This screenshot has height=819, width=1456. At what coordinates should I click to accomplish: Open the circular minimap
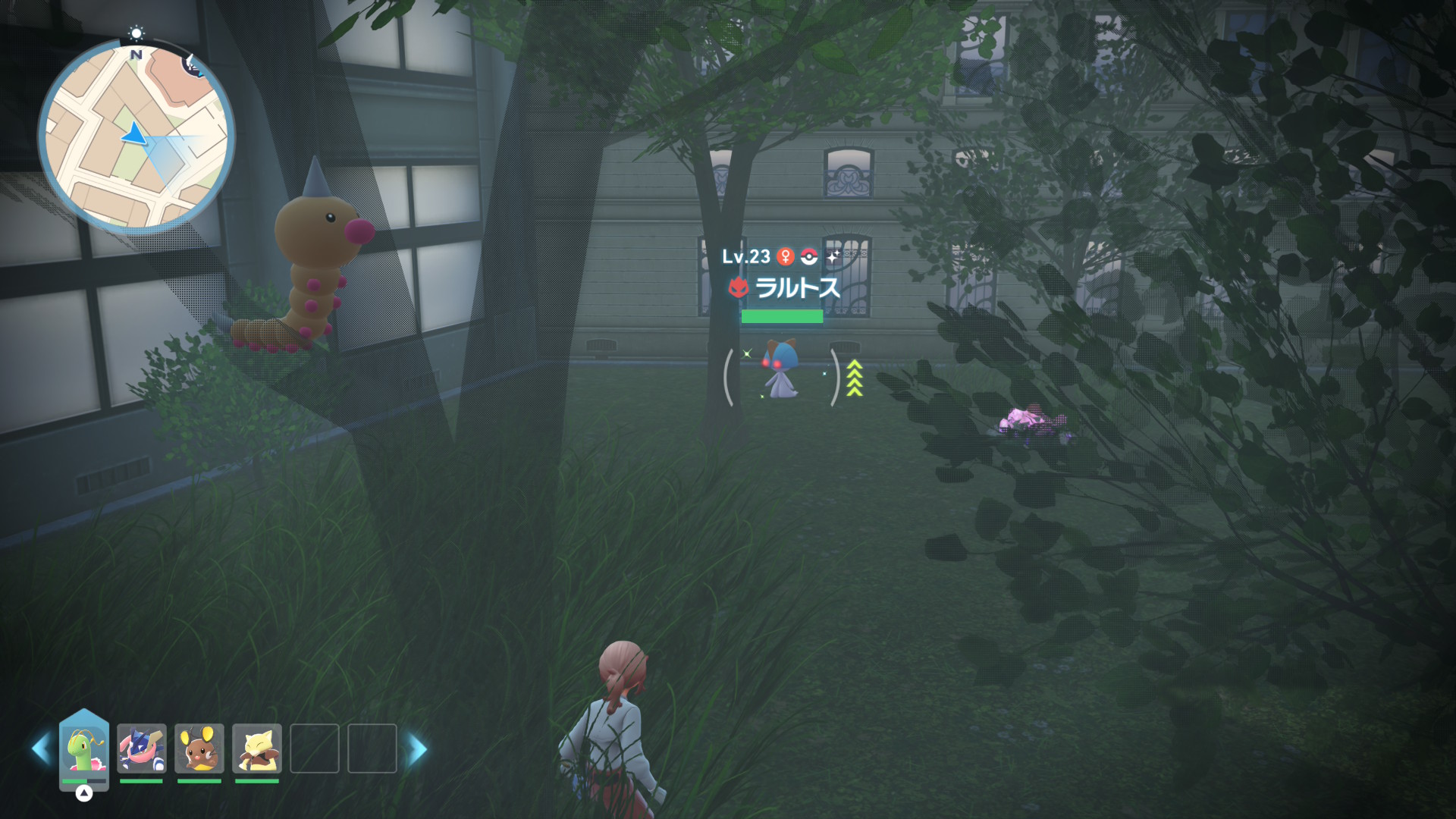(136, 136)
